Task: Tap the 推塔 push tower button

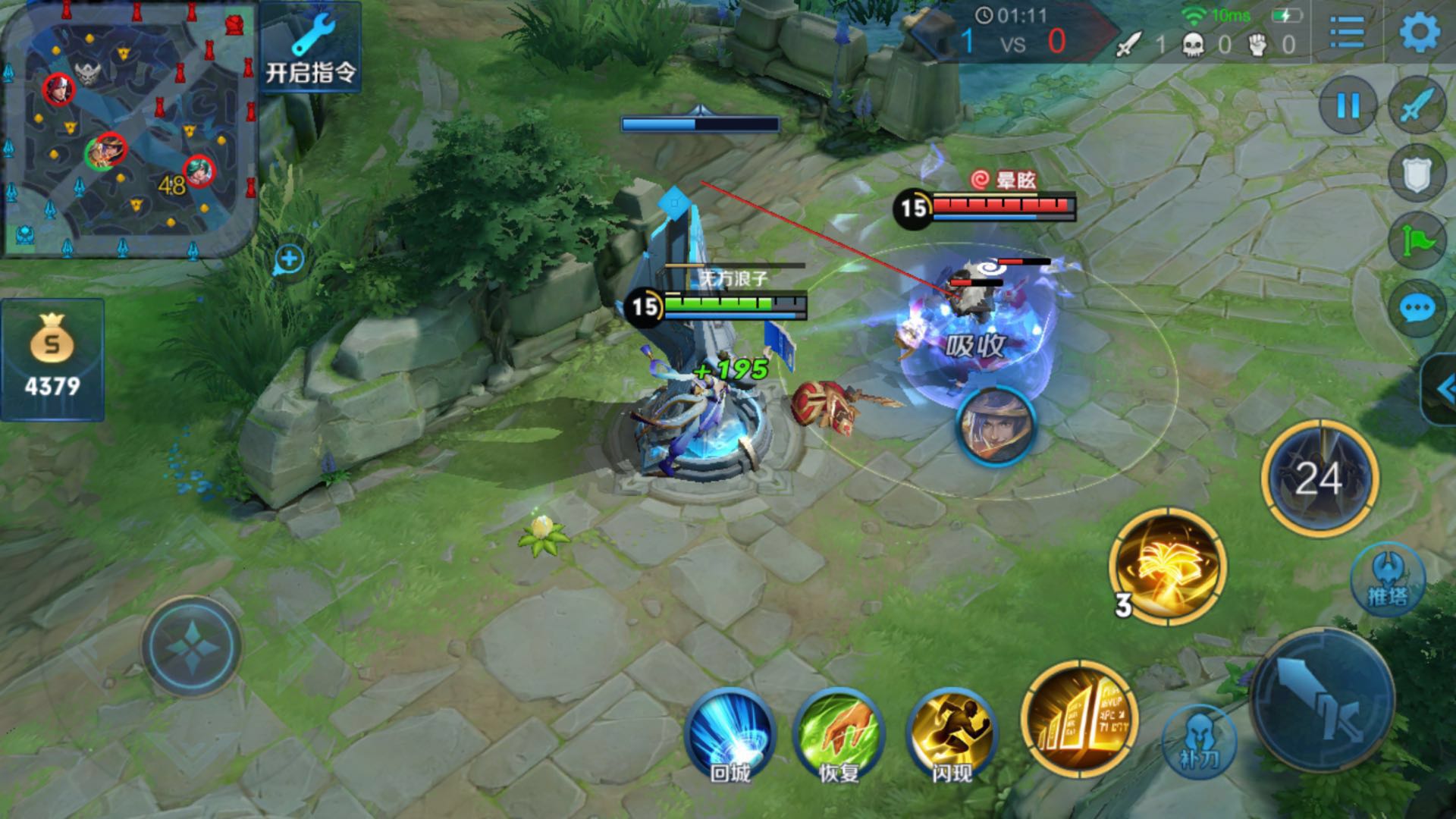Action: tap(1388, 579)
